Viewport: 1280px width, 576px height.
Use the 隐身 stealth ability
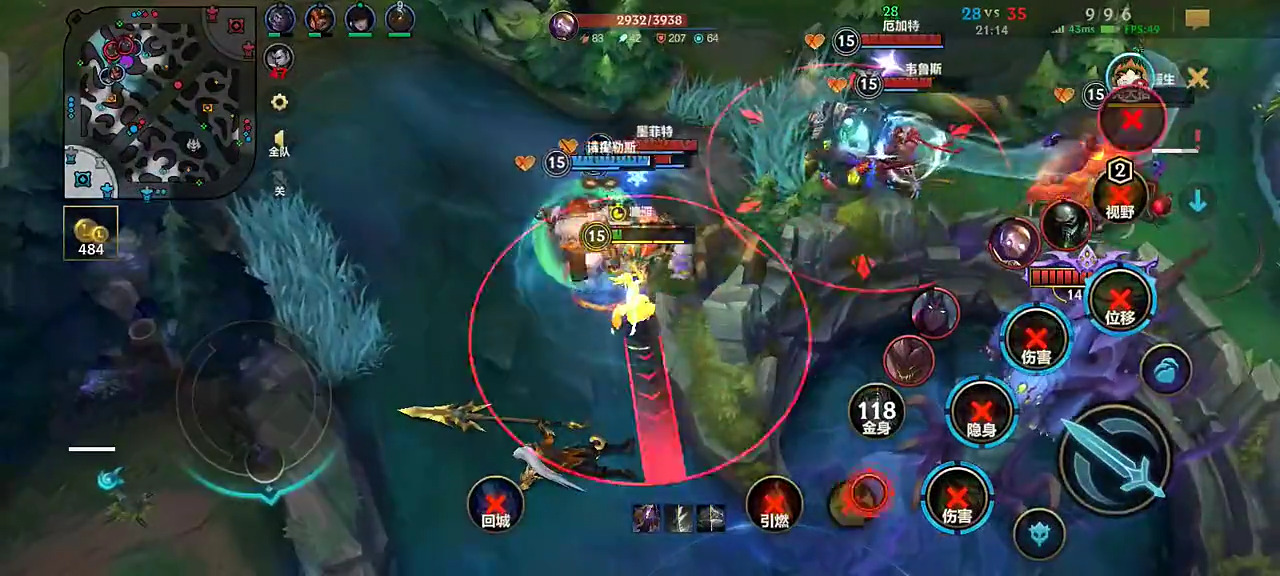coord(981,412)
